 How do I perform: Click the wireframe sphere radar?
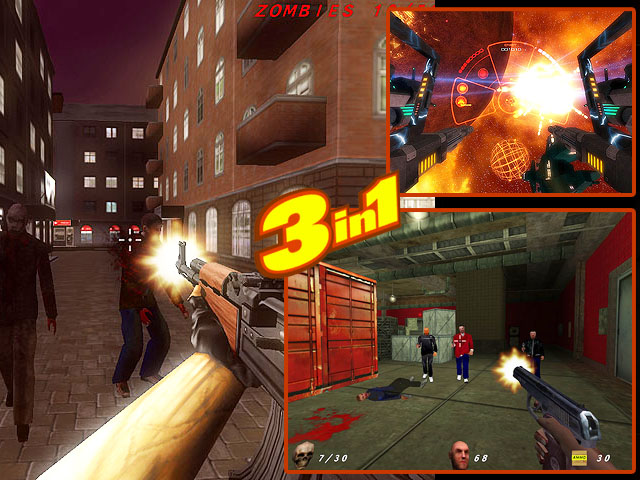[510, 158]
